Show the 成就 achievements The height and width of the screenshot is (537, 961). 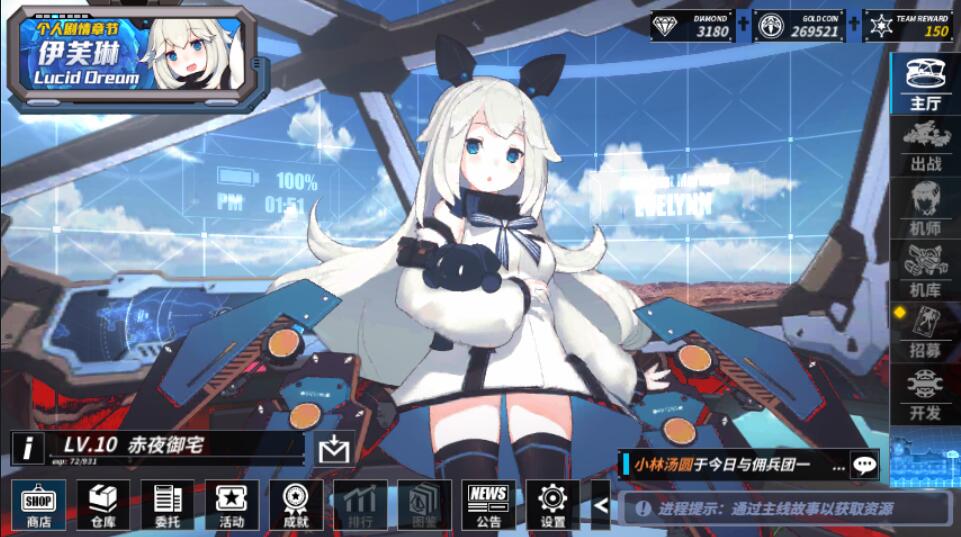(295, 504)
